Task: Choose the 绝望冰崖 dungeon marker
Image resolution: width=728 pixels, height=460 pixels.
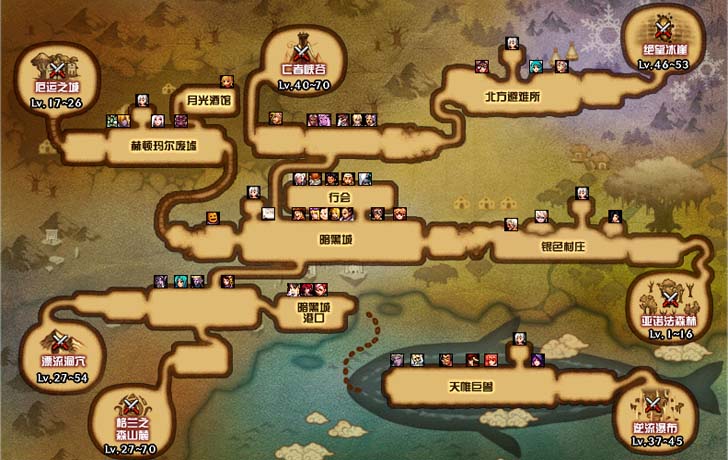Action: point(664,38)
